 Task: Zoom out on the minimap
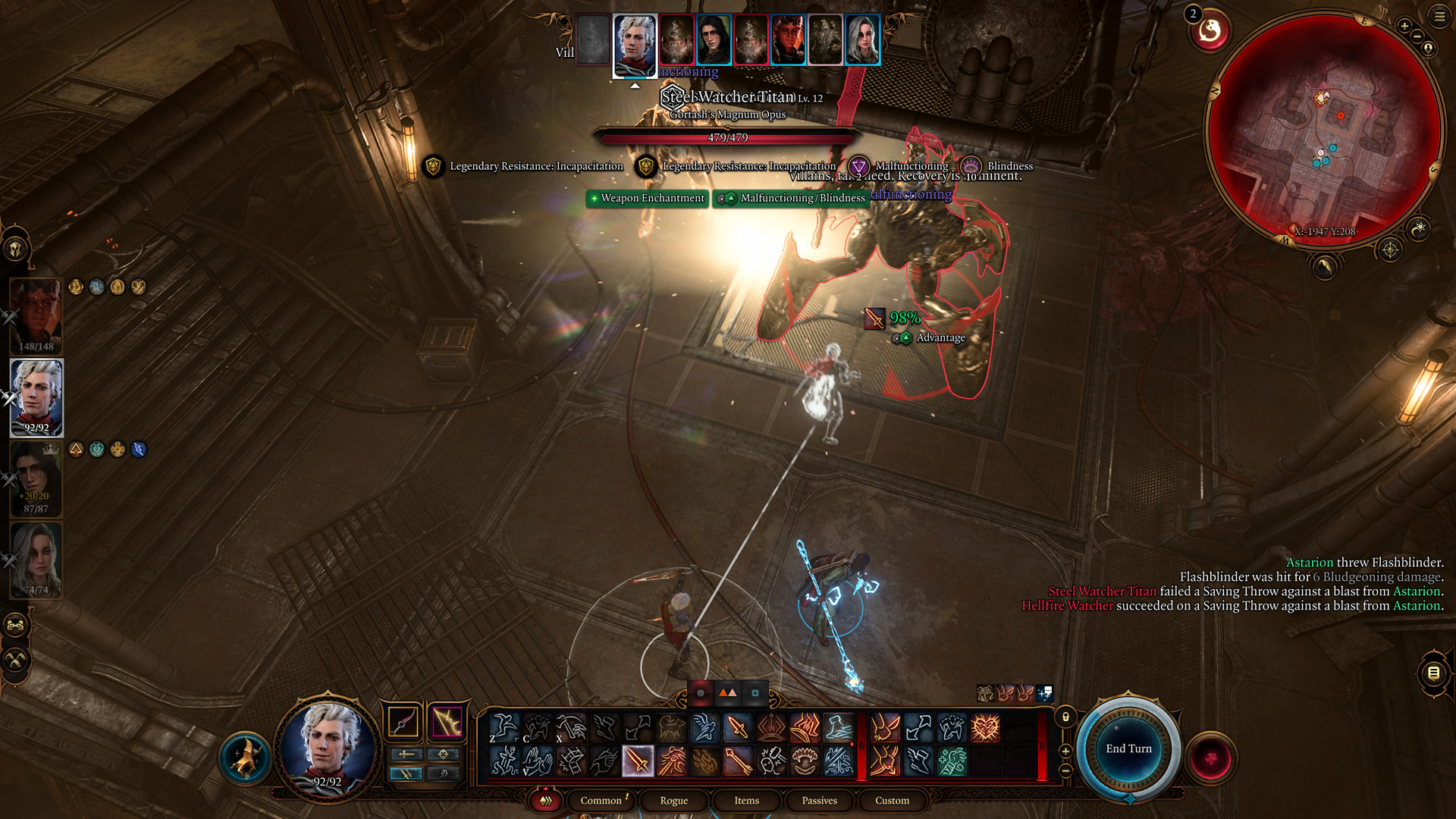click(1417, 36)
